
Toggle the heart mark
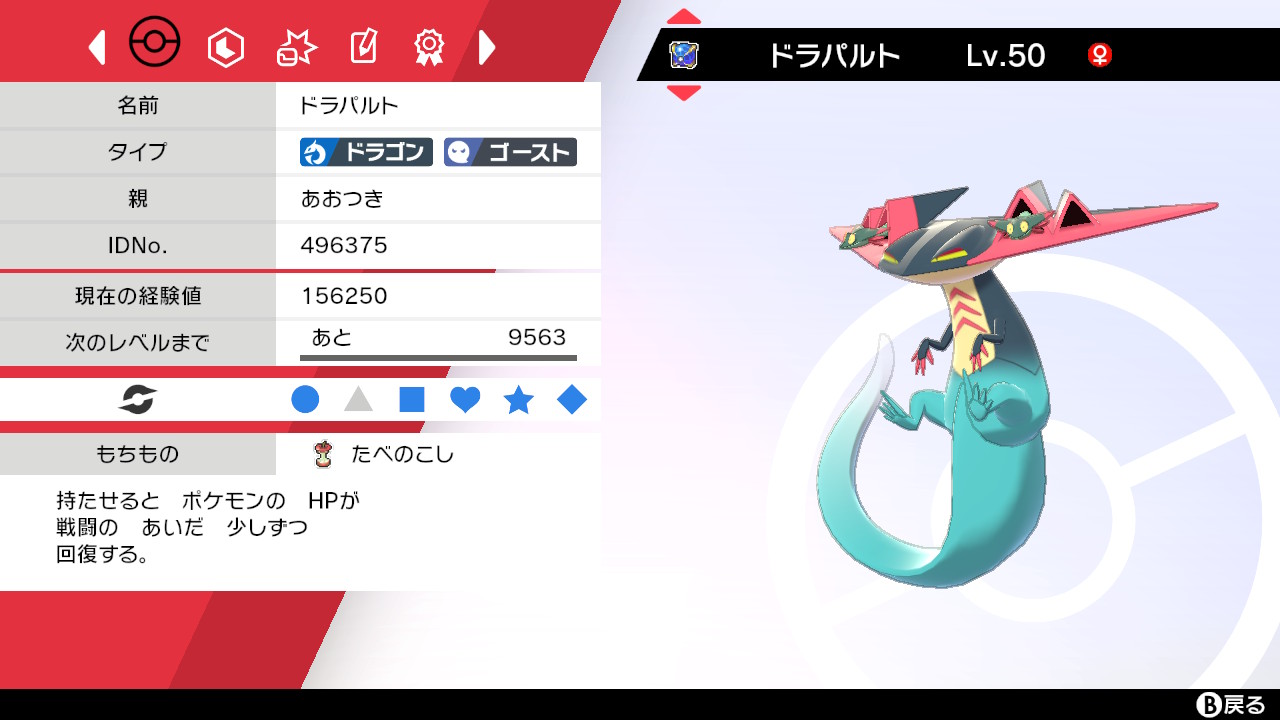(x=465, y=399)
